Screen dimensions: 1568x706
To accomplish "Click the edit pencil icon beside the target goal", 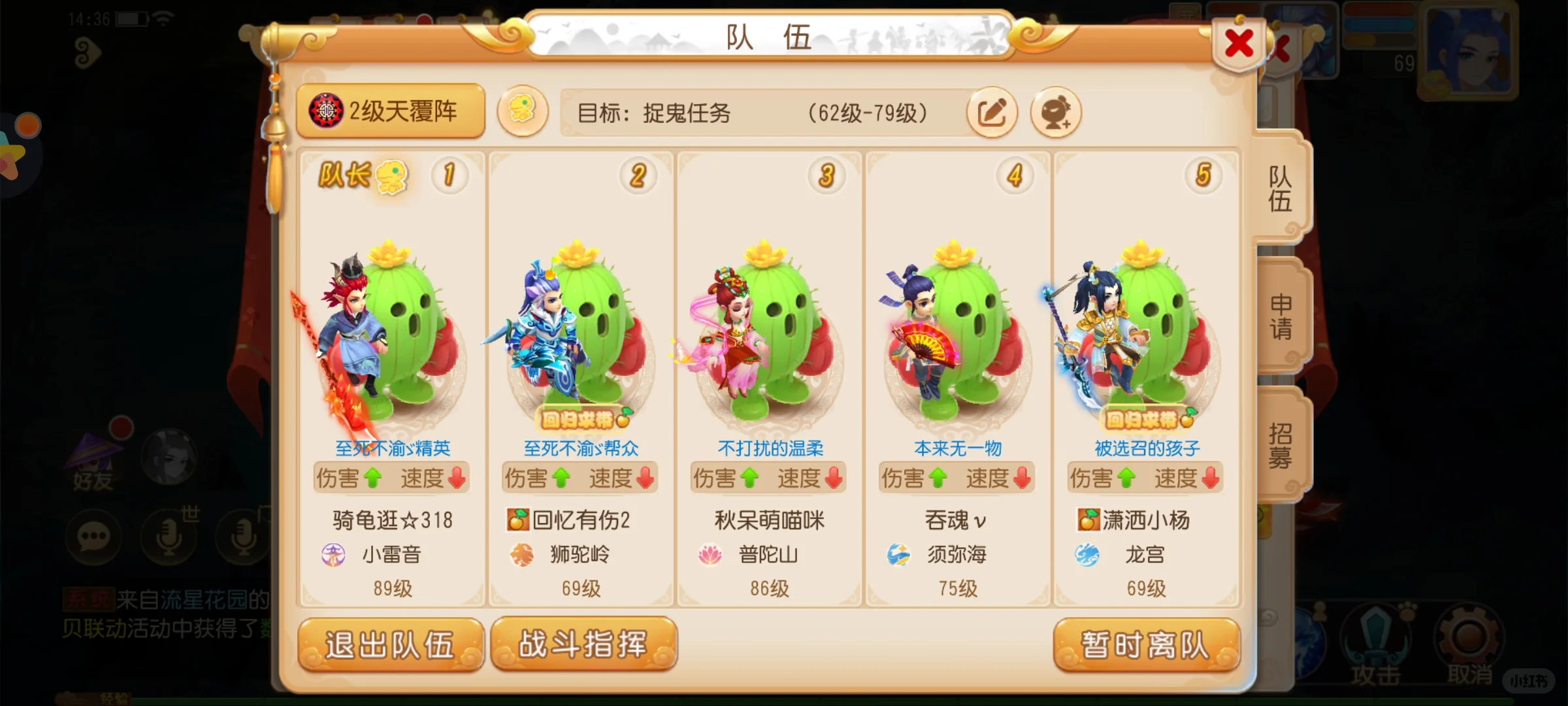I will coord(991,112).
